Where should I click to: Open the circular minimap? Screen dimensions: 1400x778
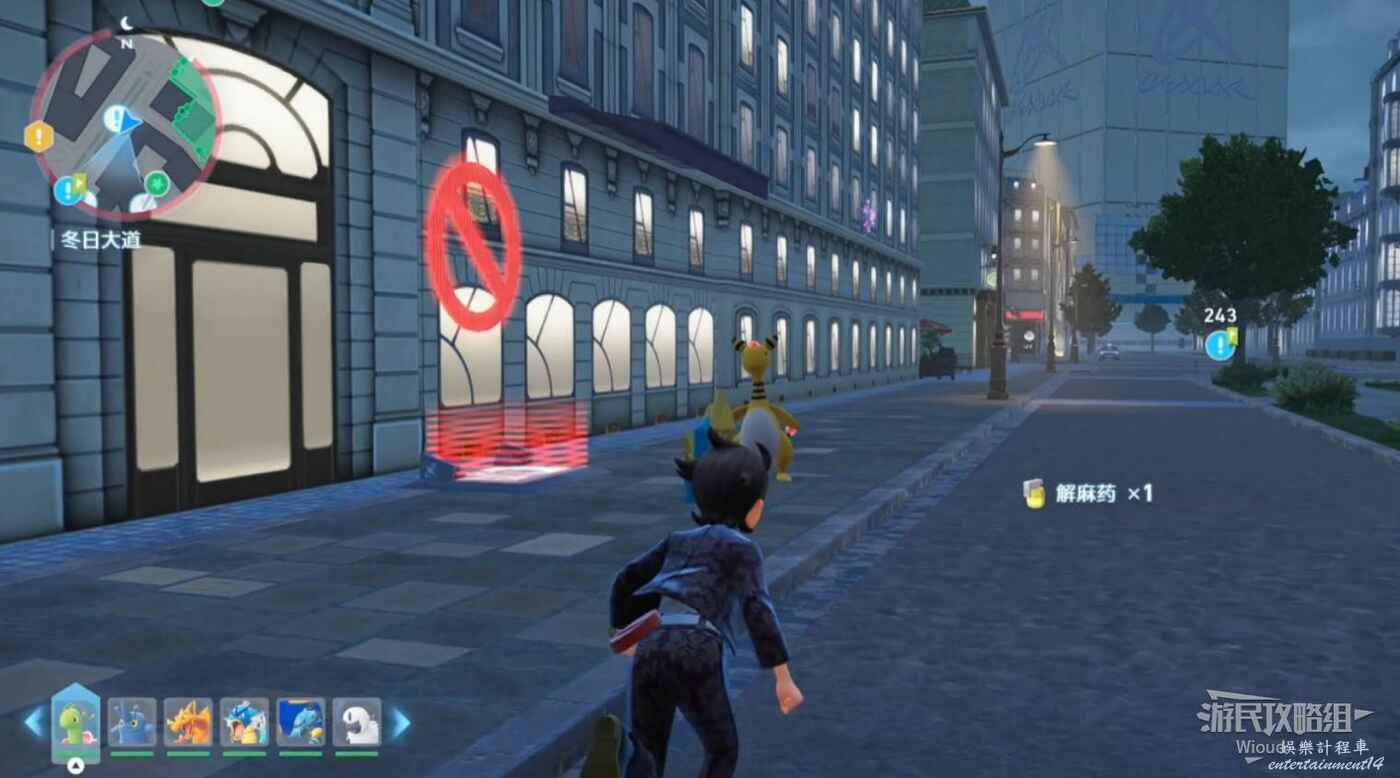[x=125, y=124]
